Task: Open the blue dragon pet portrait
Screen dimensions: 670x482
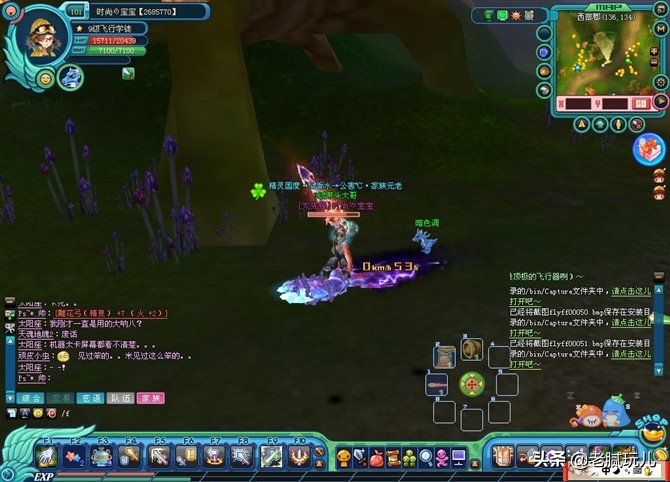Action: tap(70, 77)
